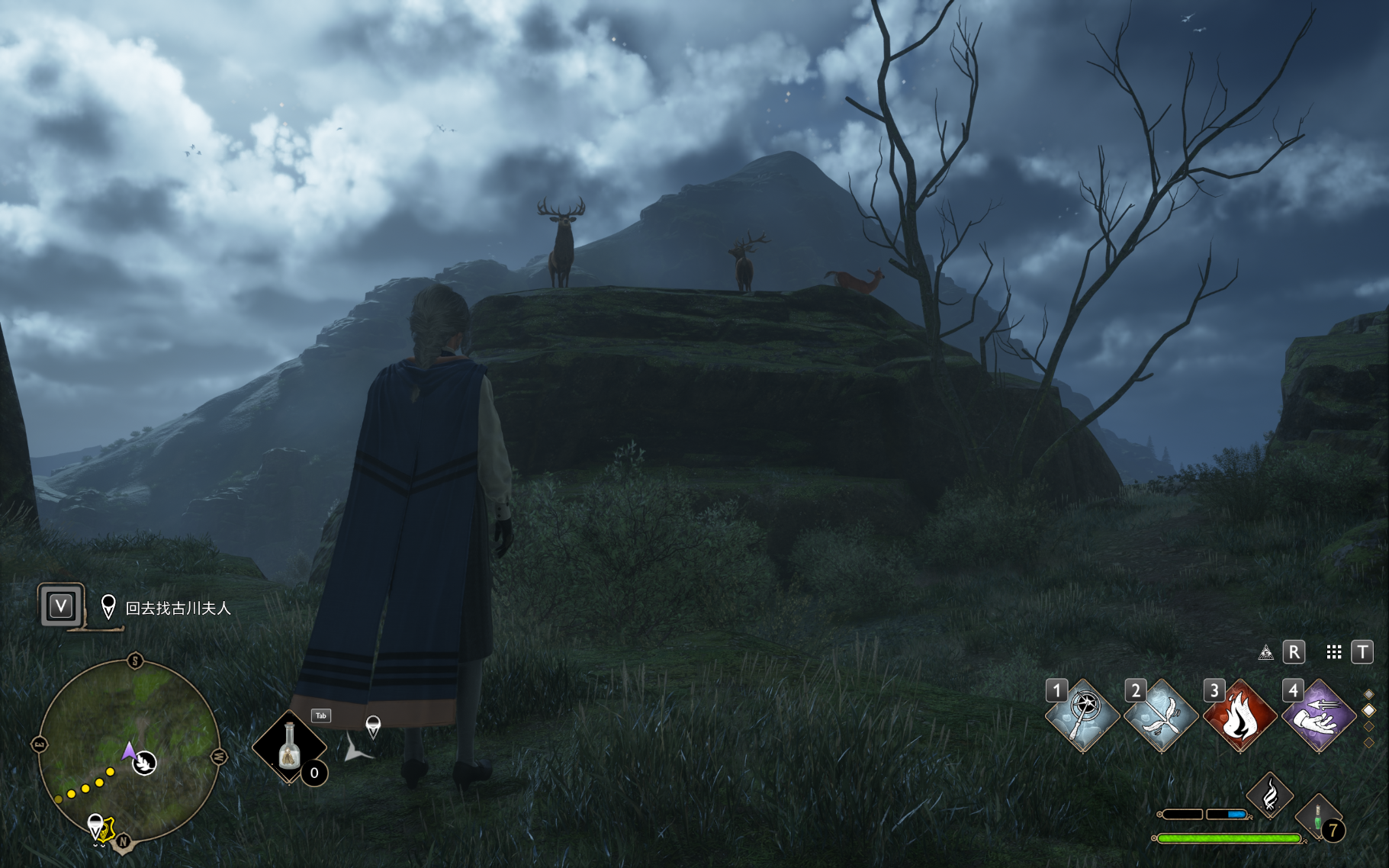This screenshot has width=1389, height=868.
Task: Open the circular minimap
Action: (x=129, y=751)
